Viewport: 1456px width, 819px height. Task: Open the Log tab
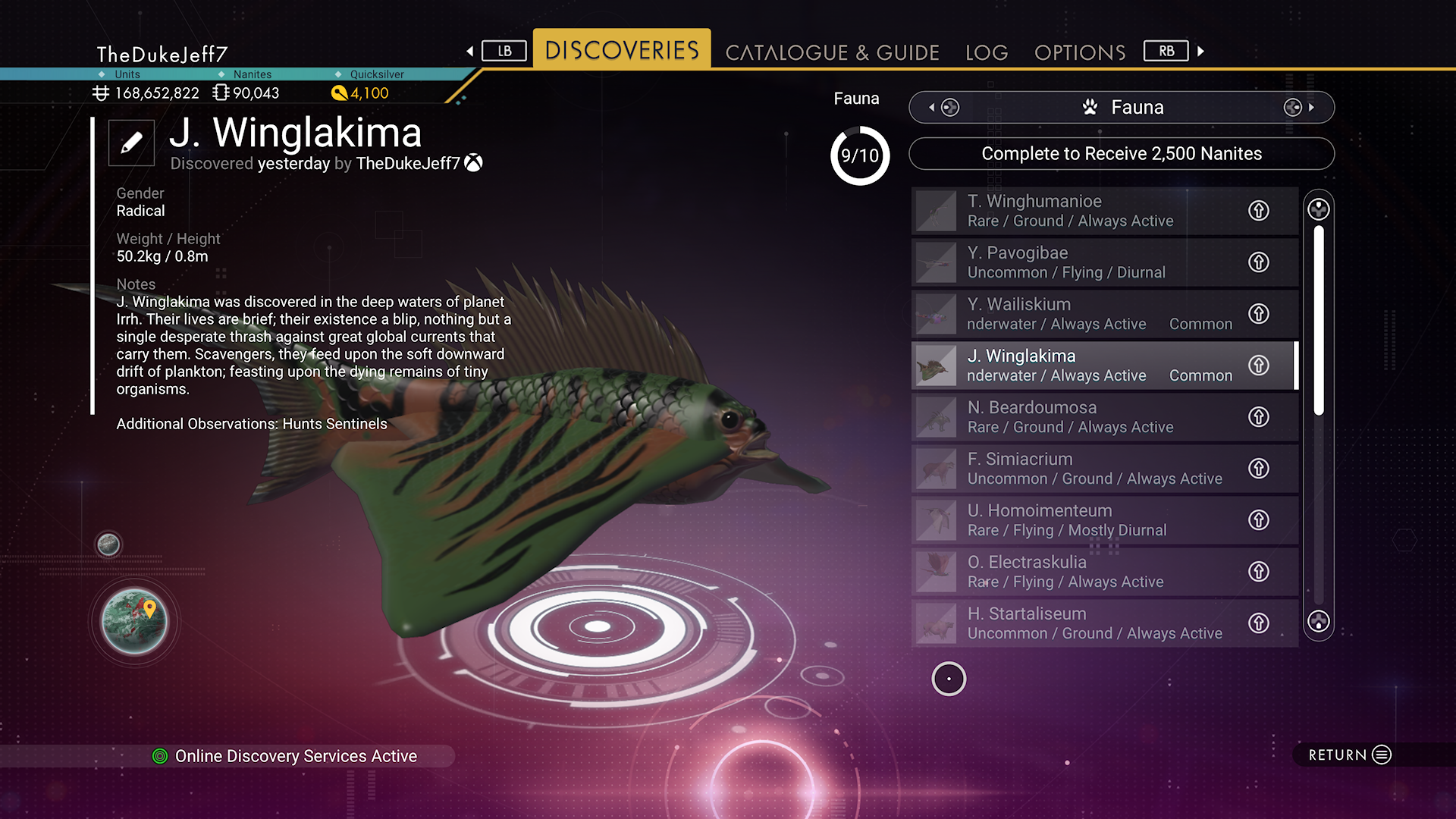pos(987,52)
